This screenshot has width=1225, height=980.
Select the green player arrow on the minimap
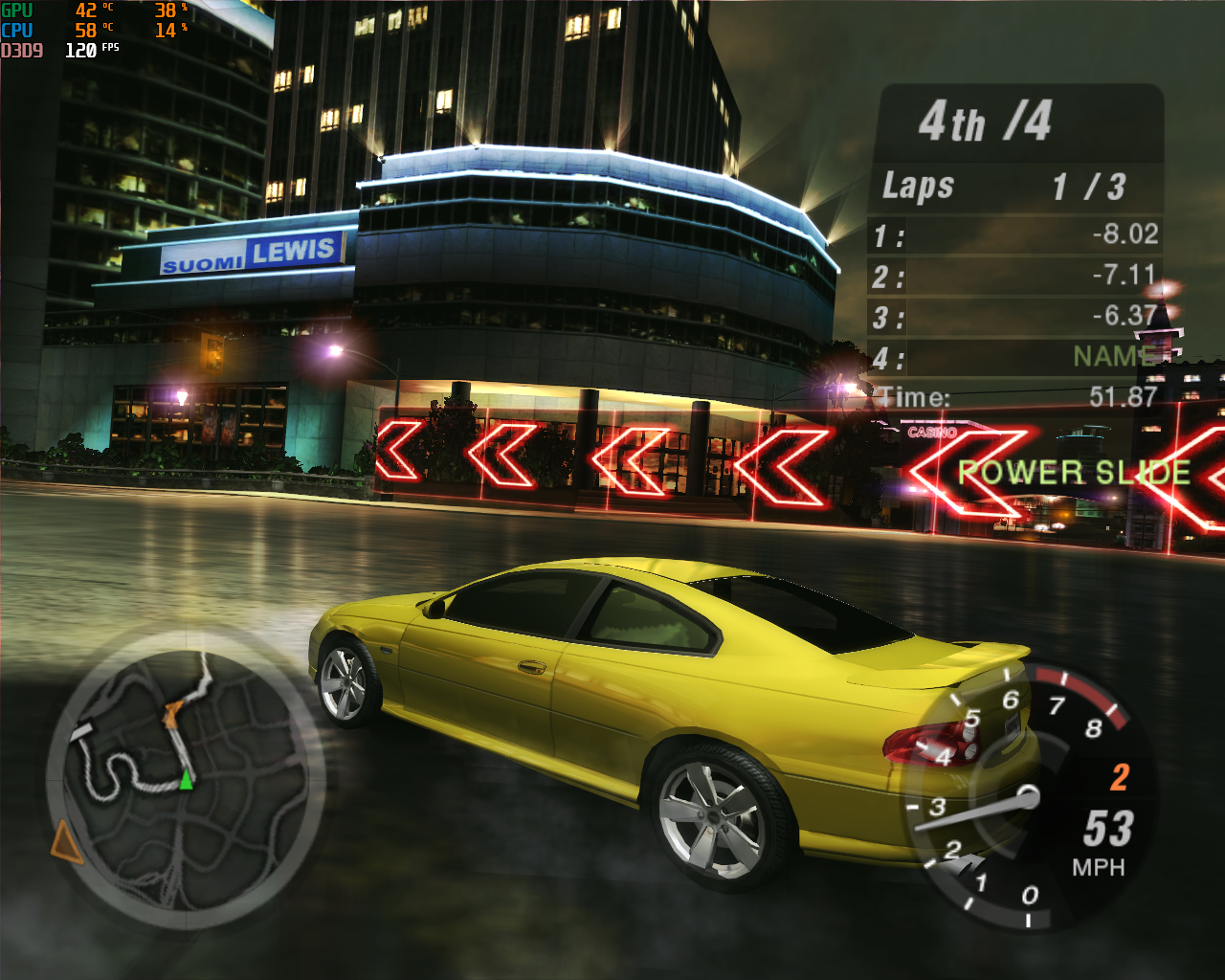tap(187, 782)
